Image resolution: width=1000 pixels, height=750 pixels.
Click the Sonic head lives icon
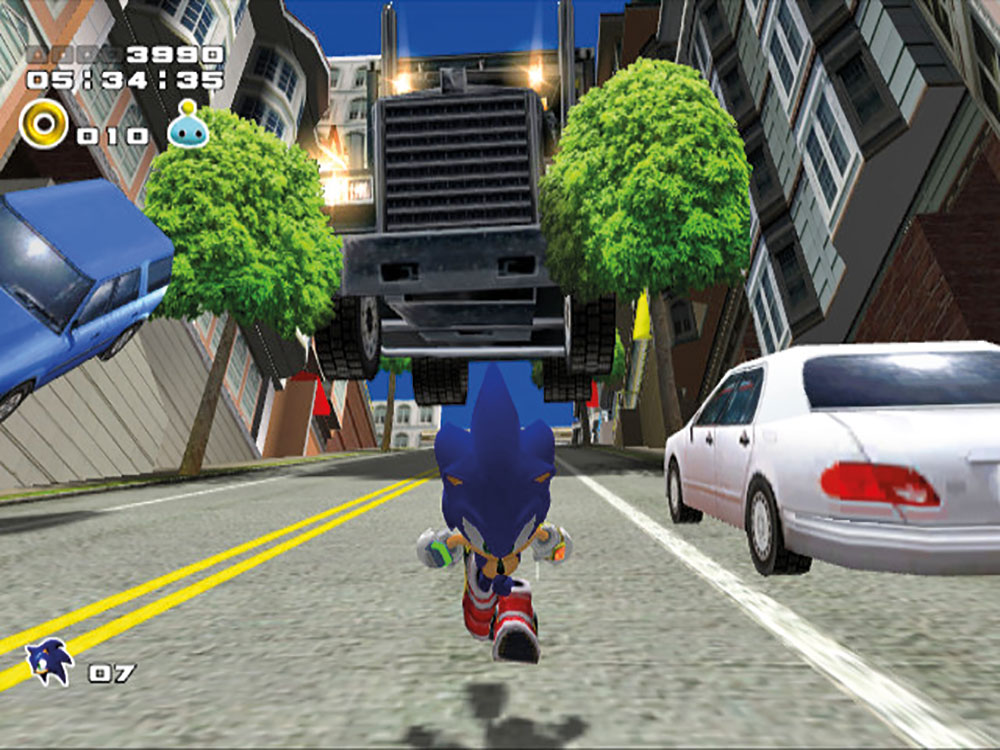tap(49, 662)
